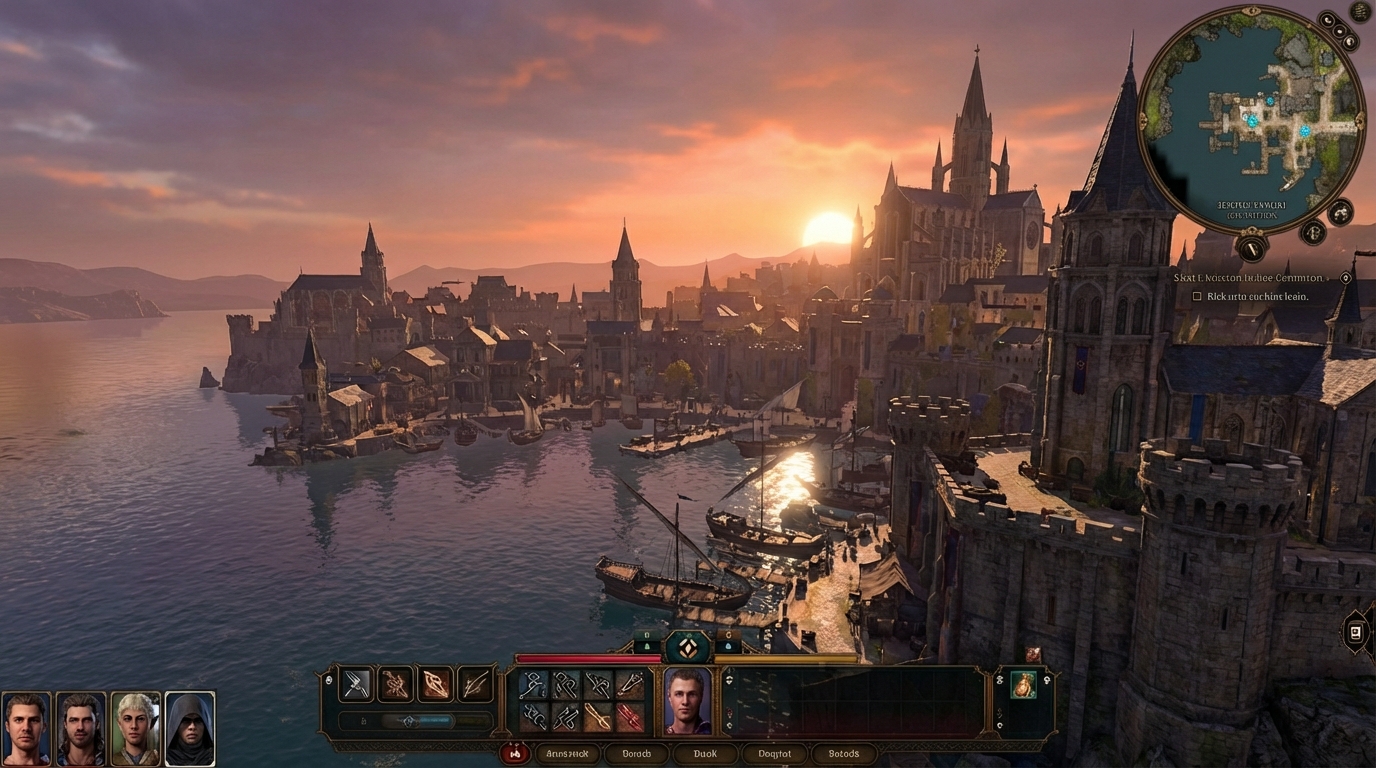The height and width of the screenshot is (768, 1376).
Task: Use the pouch item in right hotbar slot
Action: pos(1023,685)
